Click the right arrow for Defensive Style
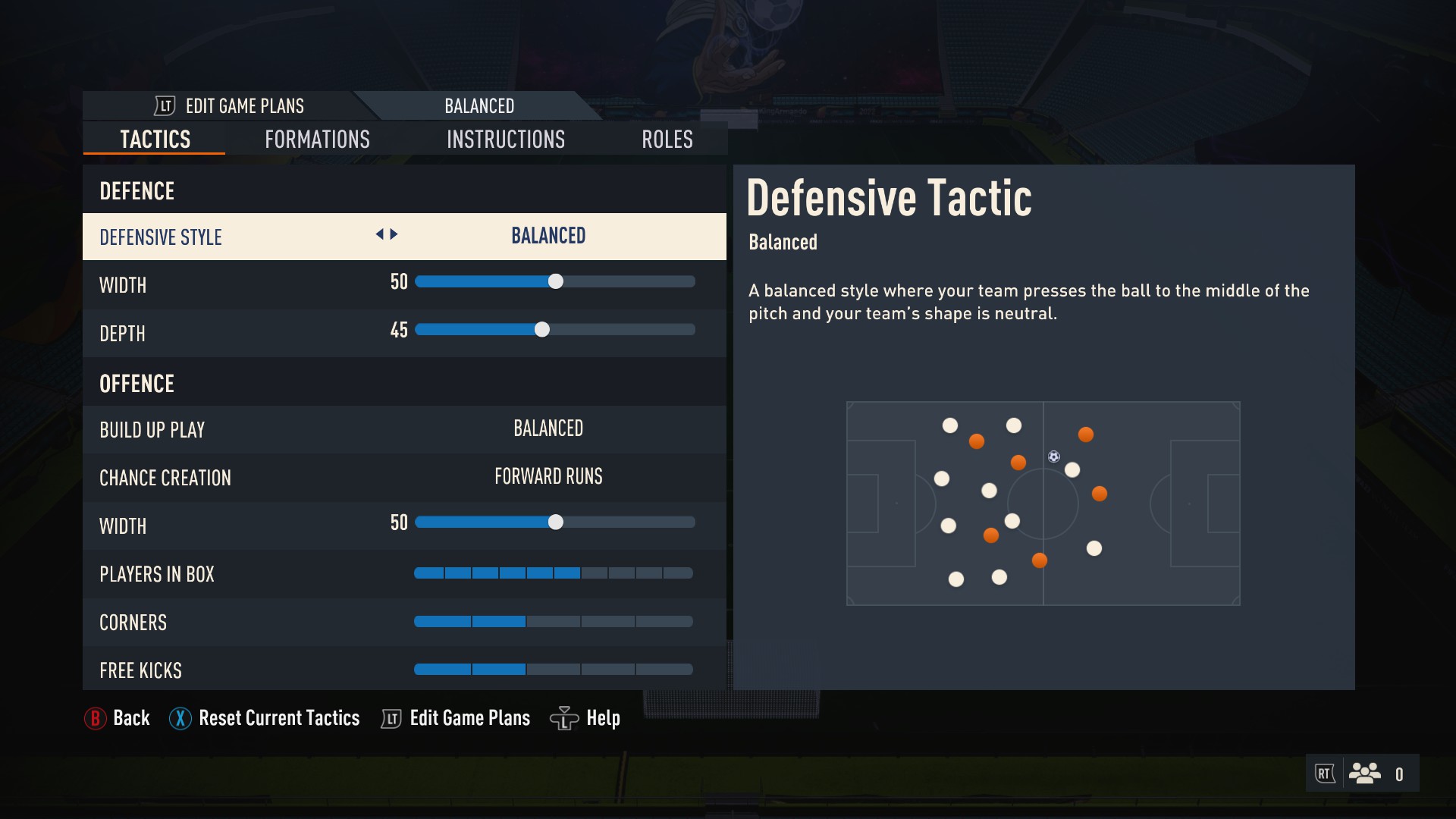This screenshot has height=819, width=1456. pyautogui.click(x=394, y=234)
